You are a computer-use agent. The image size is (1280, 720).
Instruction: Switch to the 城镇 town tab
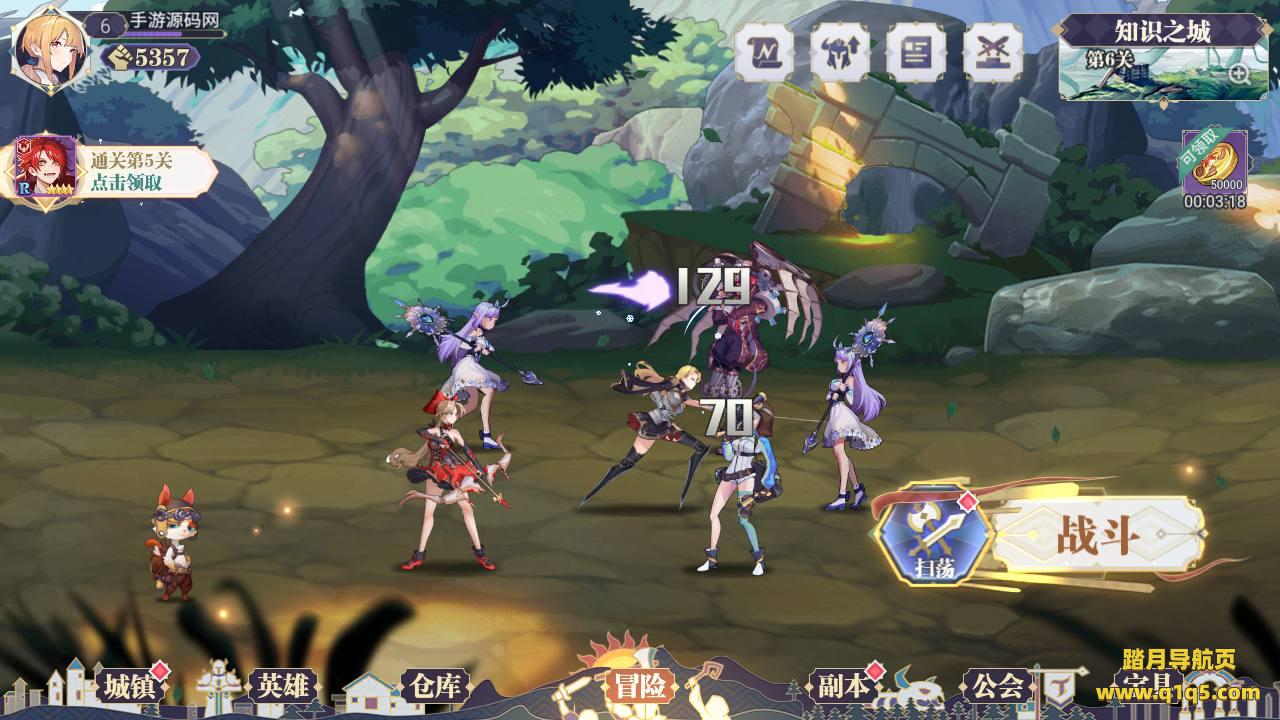pos(131,686)
